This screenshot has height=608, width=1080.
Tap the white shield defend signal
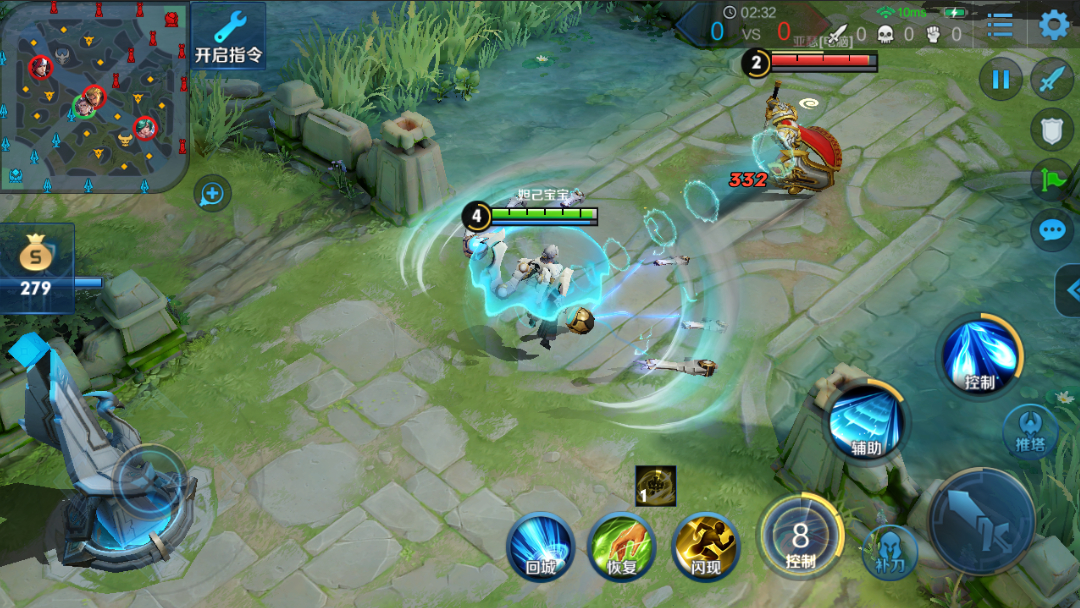point(1052,130)
